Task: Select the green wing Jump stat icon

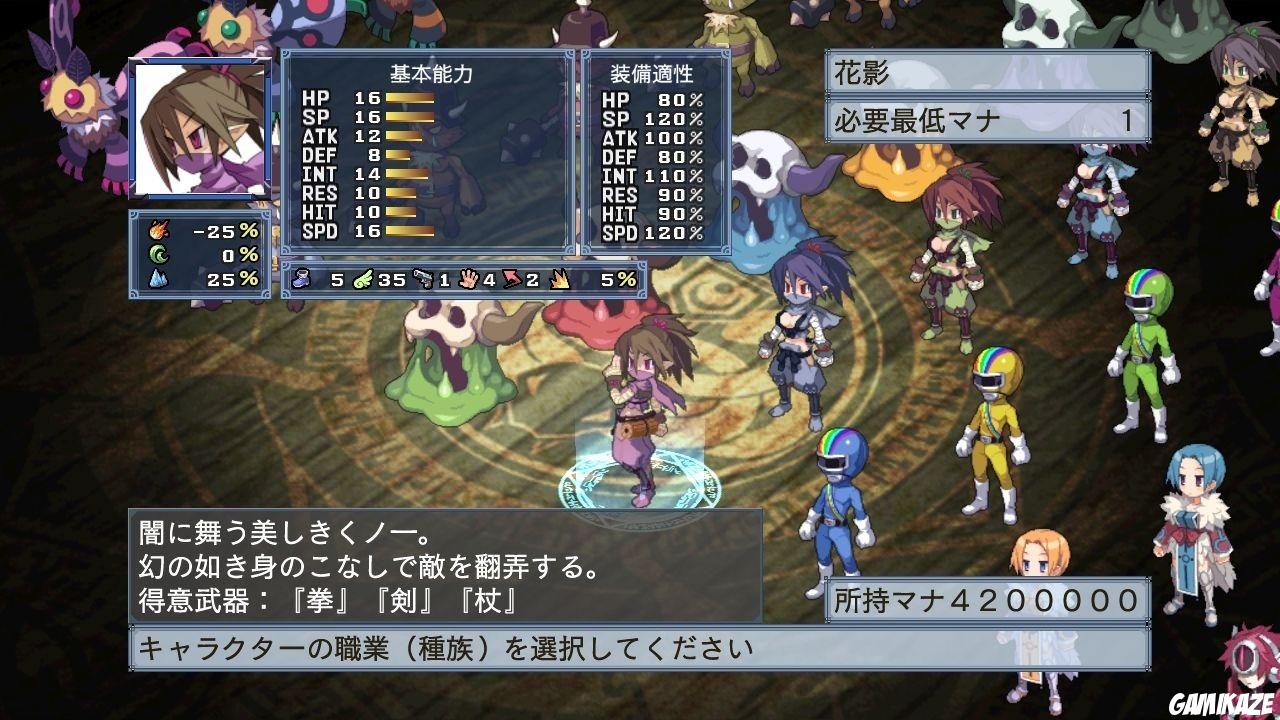Action: [363, 282]
